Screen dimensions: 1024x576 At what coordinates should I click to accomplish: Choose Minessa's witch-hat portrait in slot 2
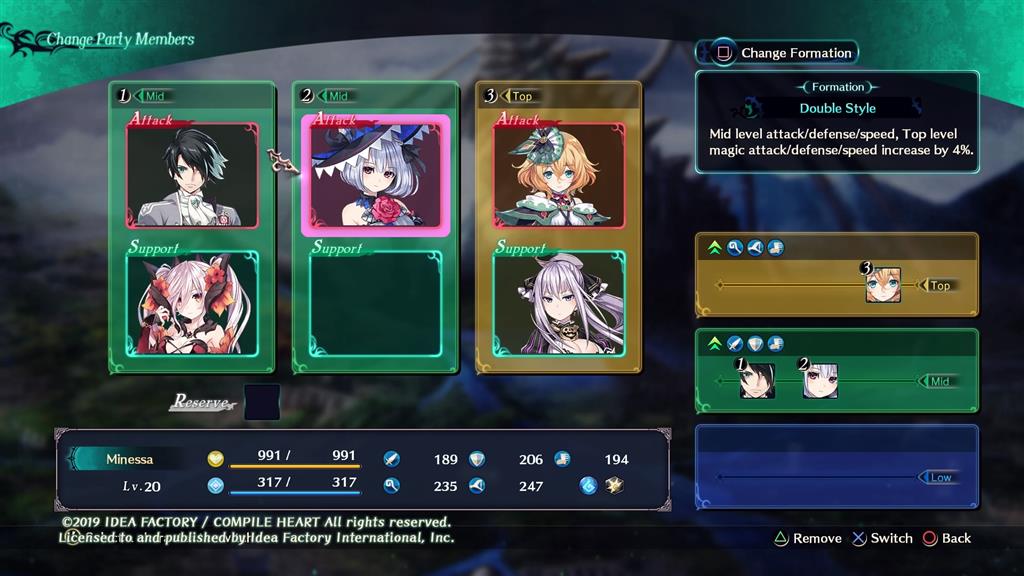tap(375, 176)
